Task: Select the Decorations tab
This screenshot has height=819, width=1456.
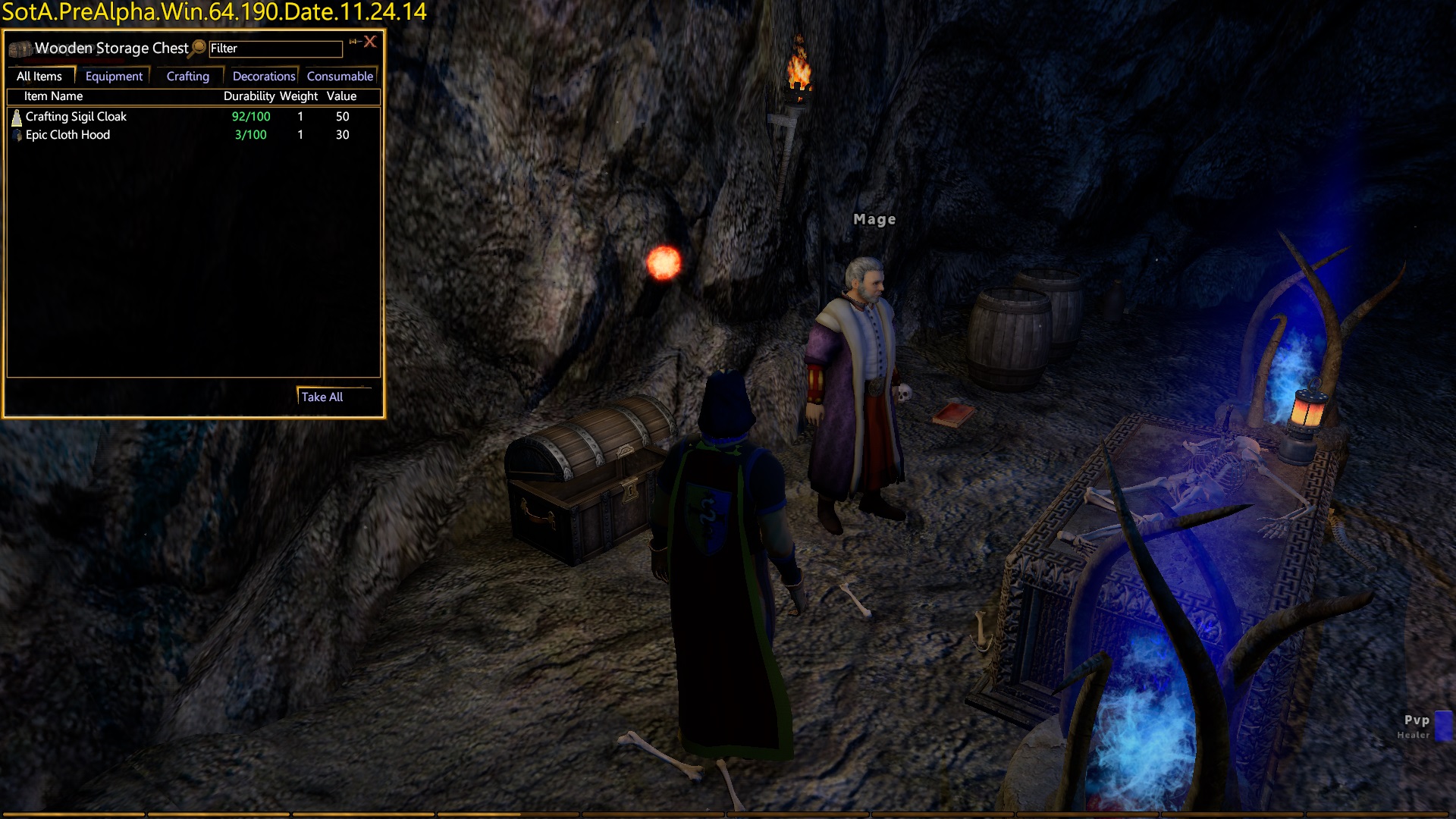Action: tap(263, 77)
